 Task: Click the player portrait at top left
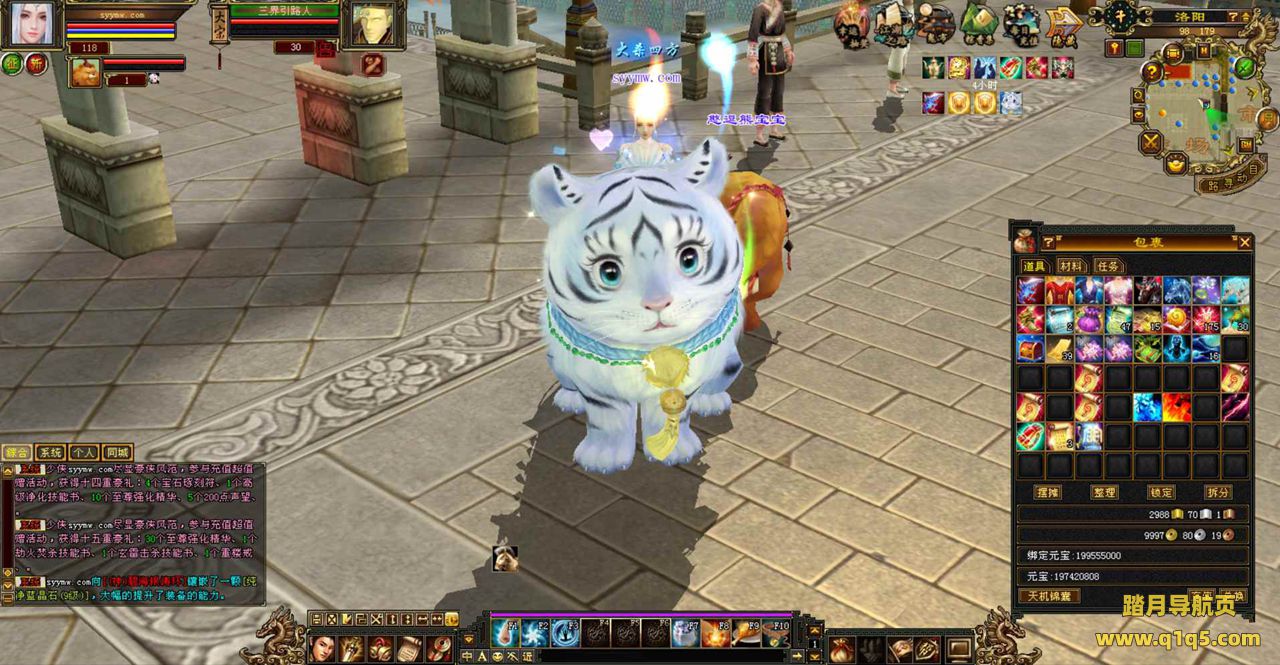pos(30,24)
